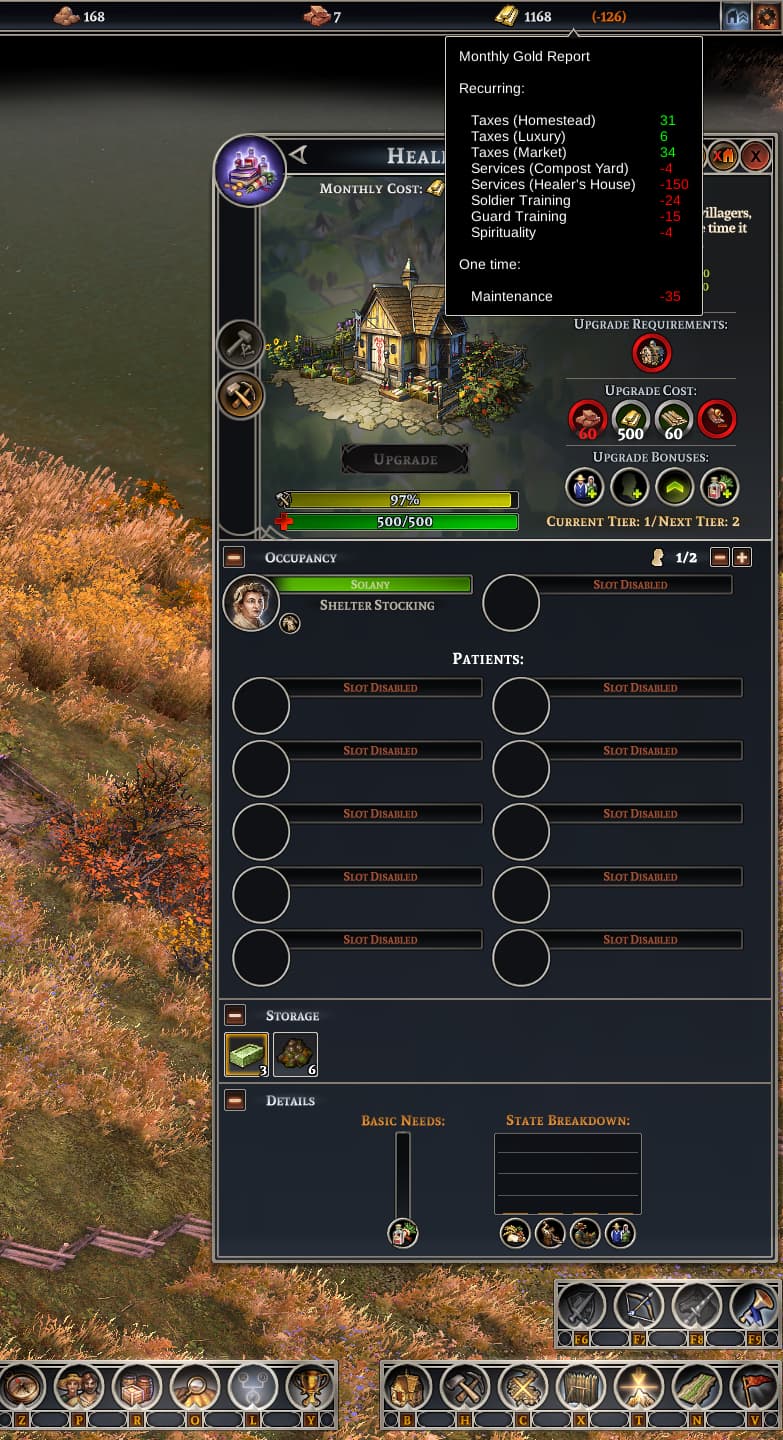Open the settings gear in the top bar

(x=767, y=16)
